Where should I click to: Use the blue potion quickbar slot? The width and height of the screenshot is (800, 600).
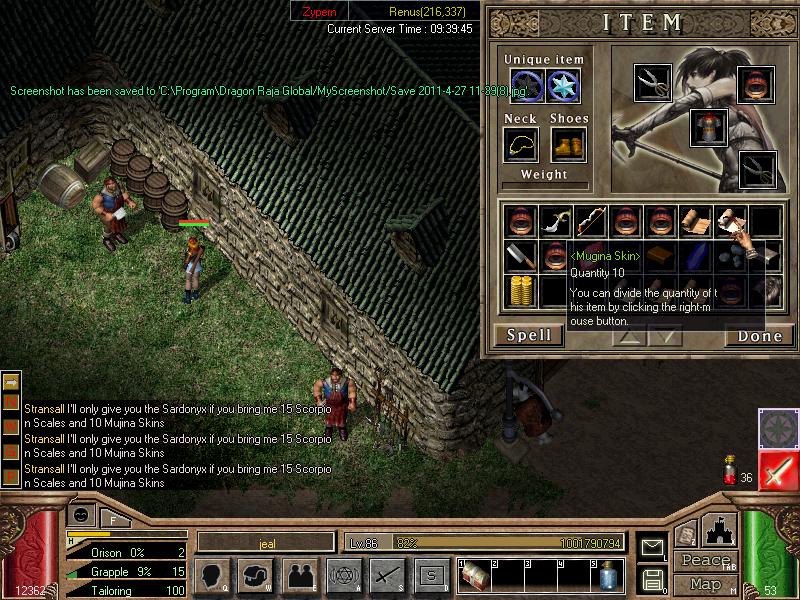tap(607, 574)
